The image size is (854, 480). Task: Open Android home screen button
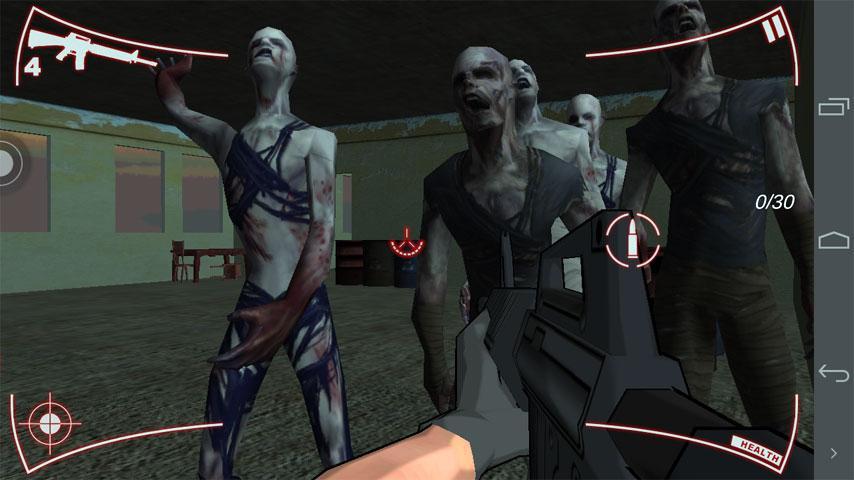[833, 240]
